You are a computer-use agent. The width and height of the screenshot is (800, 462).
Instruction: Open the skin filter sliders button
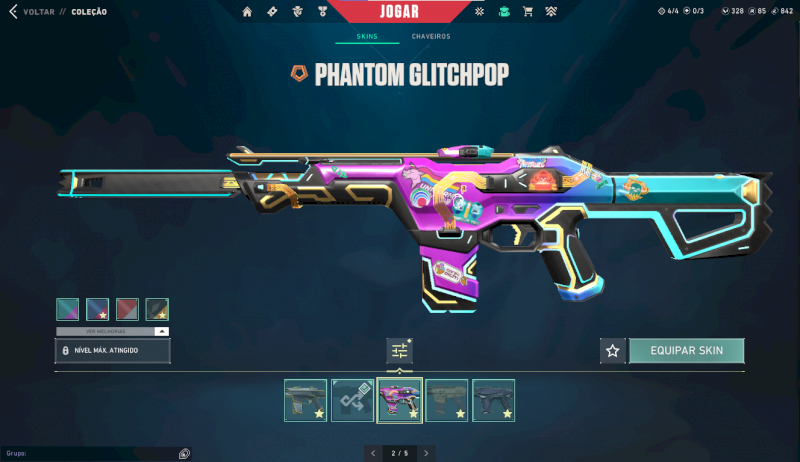point(400,351)
